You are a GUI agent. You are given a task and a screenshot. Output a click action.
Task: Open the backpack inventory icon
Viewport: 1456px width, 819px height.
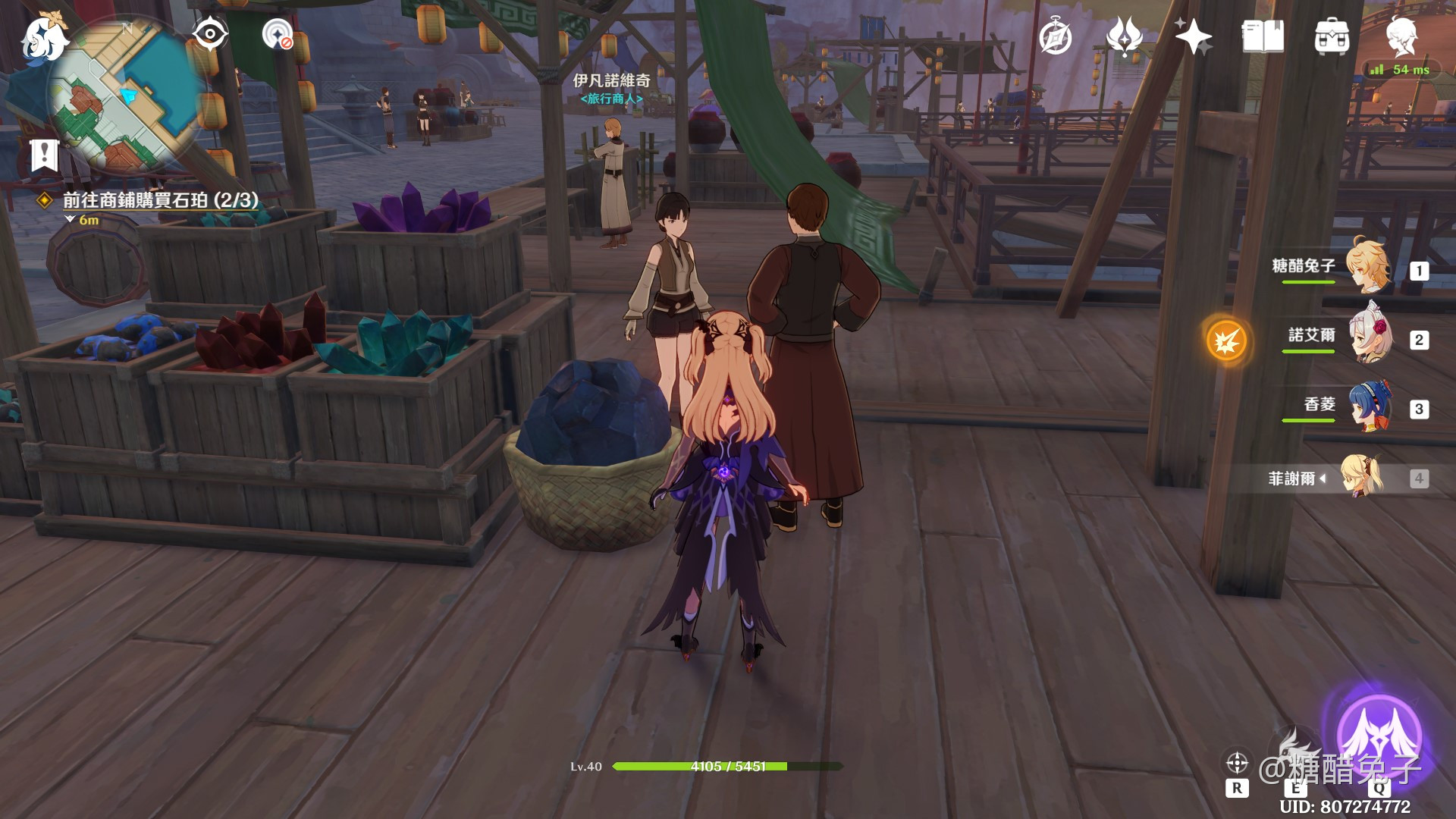click(1332, 37)
